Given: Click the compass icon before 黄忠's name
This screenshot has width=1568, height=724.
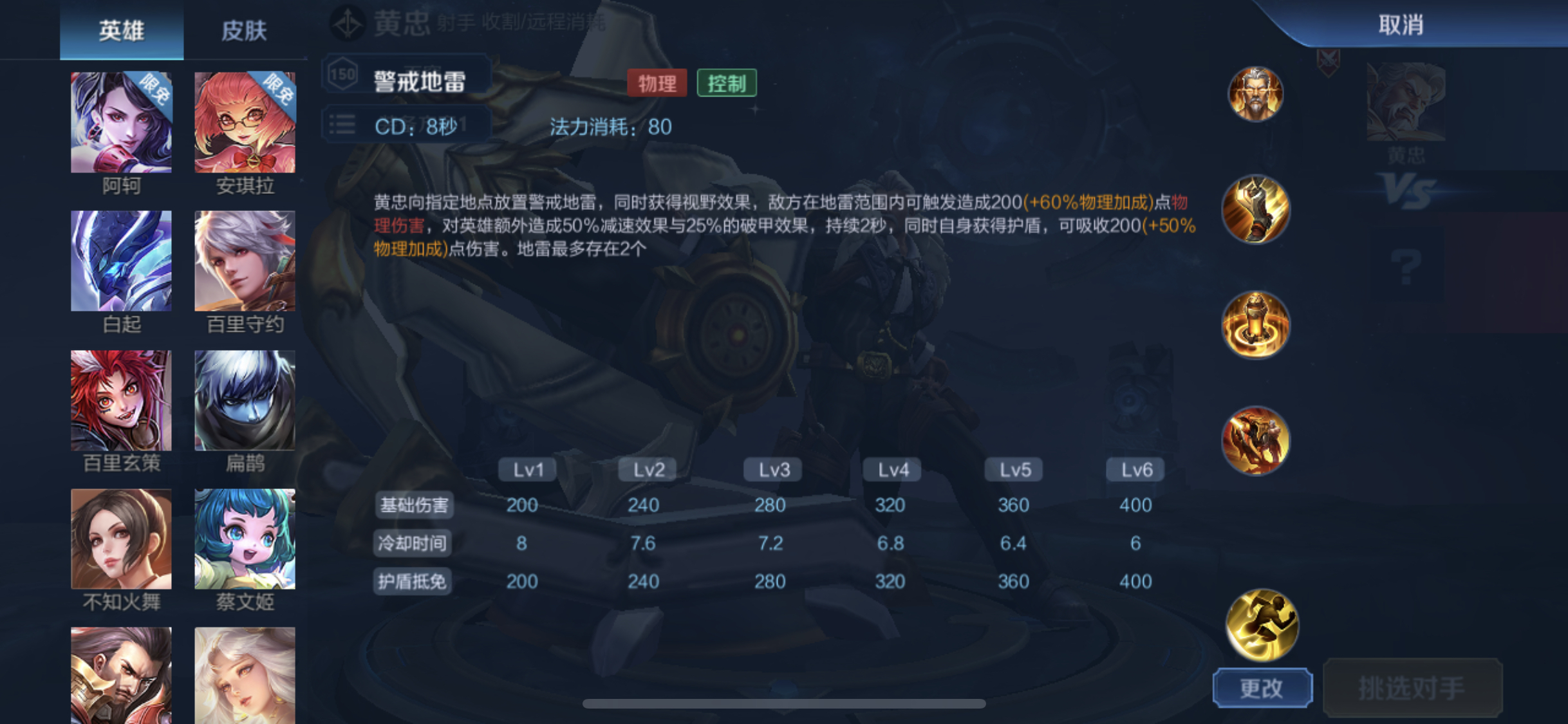Looking at the screenshot, I should click(x=346, y=20).
